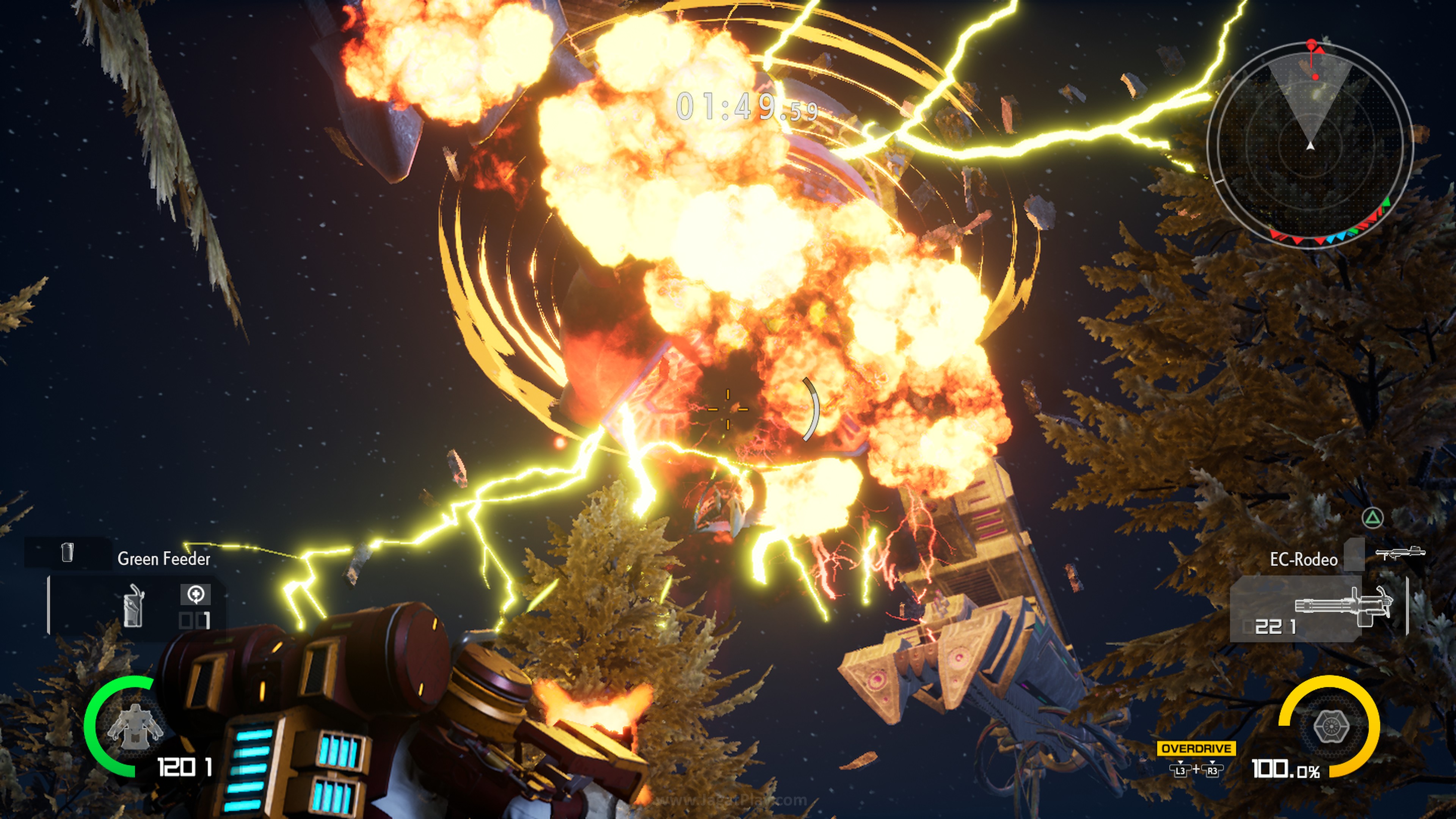Activate the yellow OVERDRIVE label
Image resolution: width=1456 pixels, height=819 pixels.
pos(1196,748)
